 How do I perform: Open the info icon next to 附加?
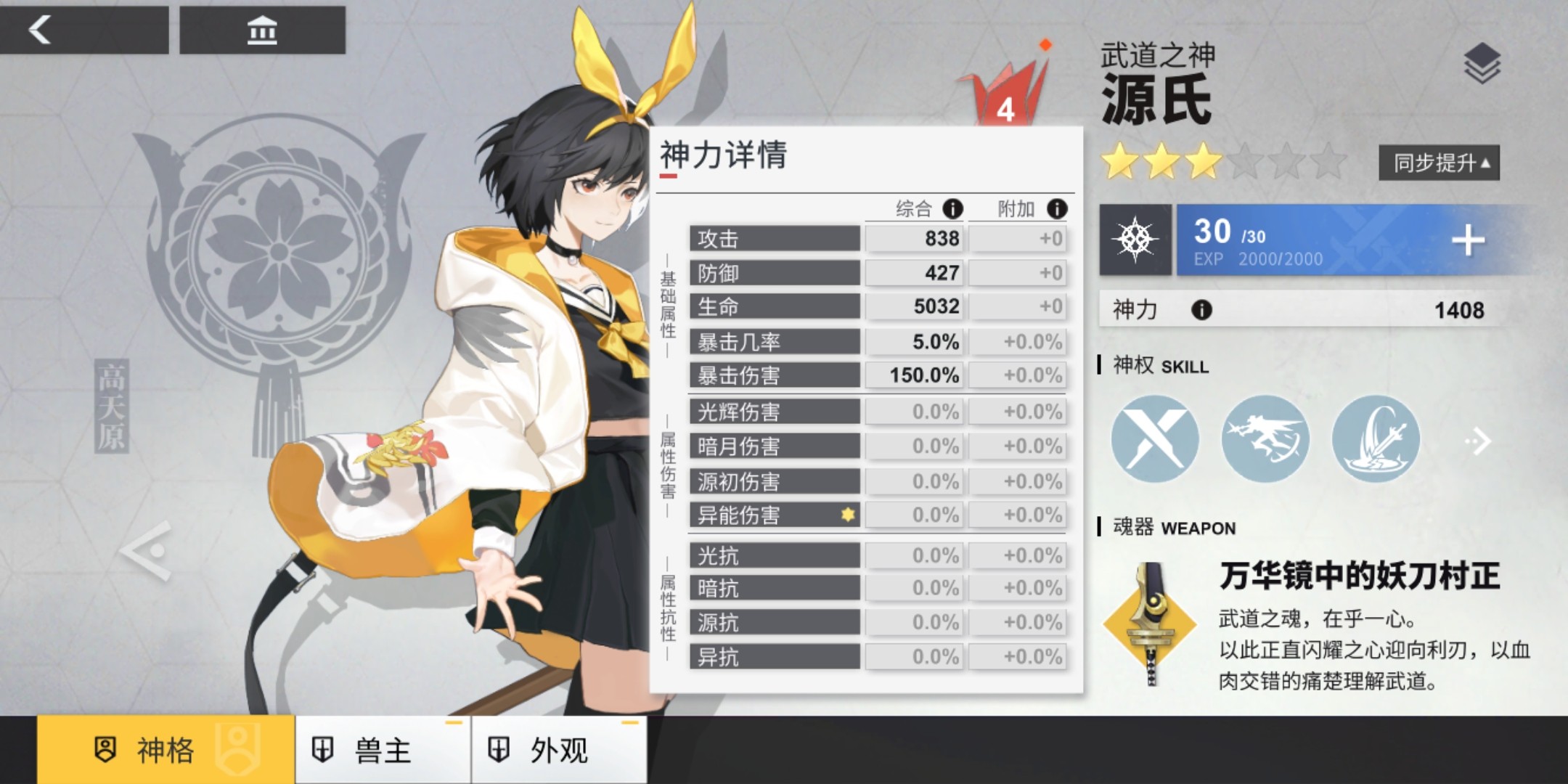(x=1057, y=209)
